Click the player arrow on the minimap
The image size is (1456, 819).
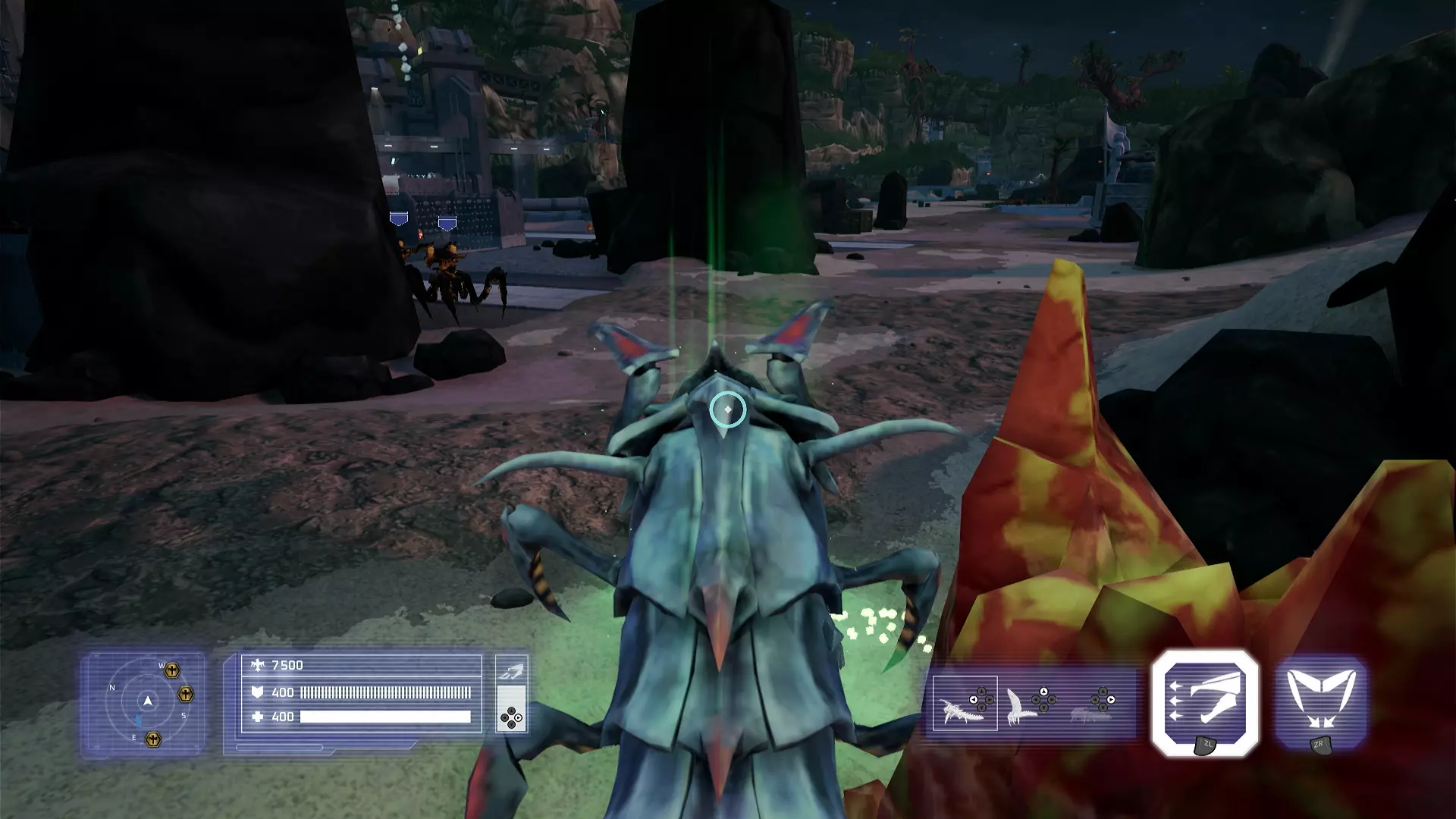coord(148,701)
